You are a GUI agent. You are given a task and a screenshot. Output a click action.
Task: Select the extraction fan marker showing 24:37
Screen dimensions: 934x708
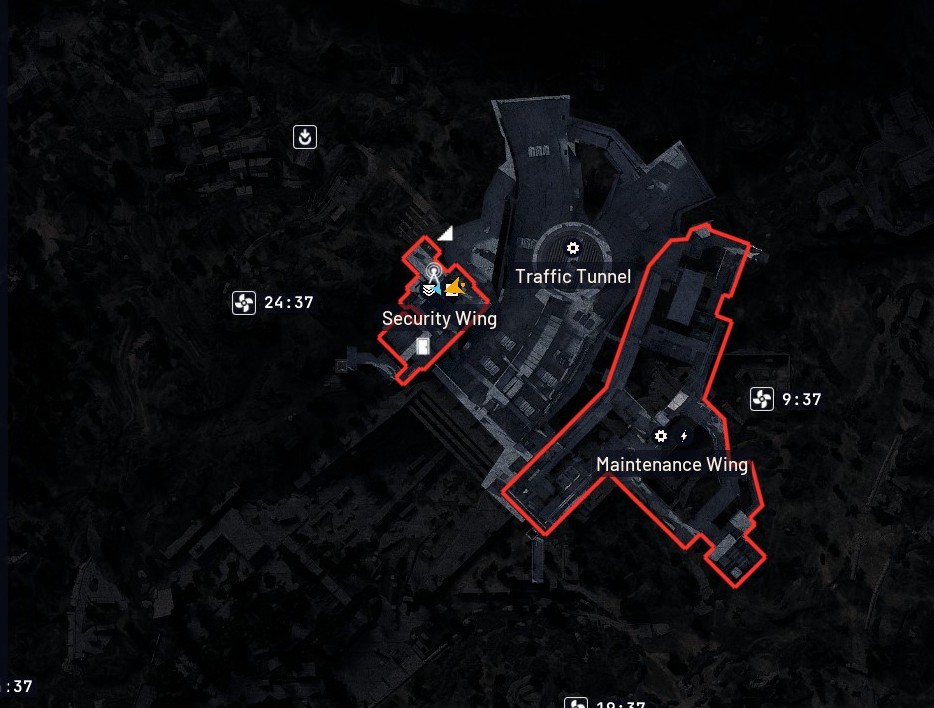click(x=244, y=303)
